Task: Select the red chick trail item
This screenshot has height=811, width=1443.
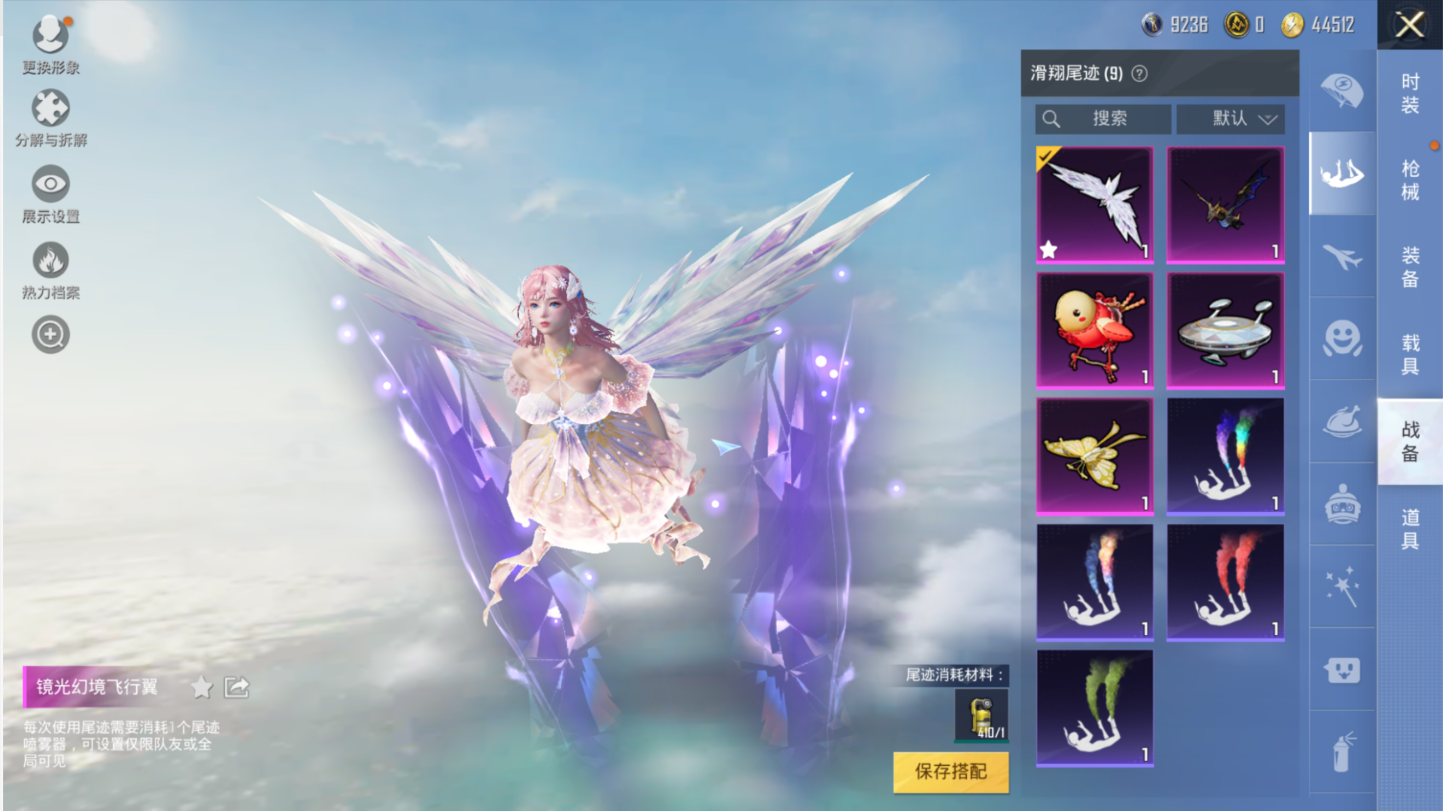Action: coord(1095,331)
